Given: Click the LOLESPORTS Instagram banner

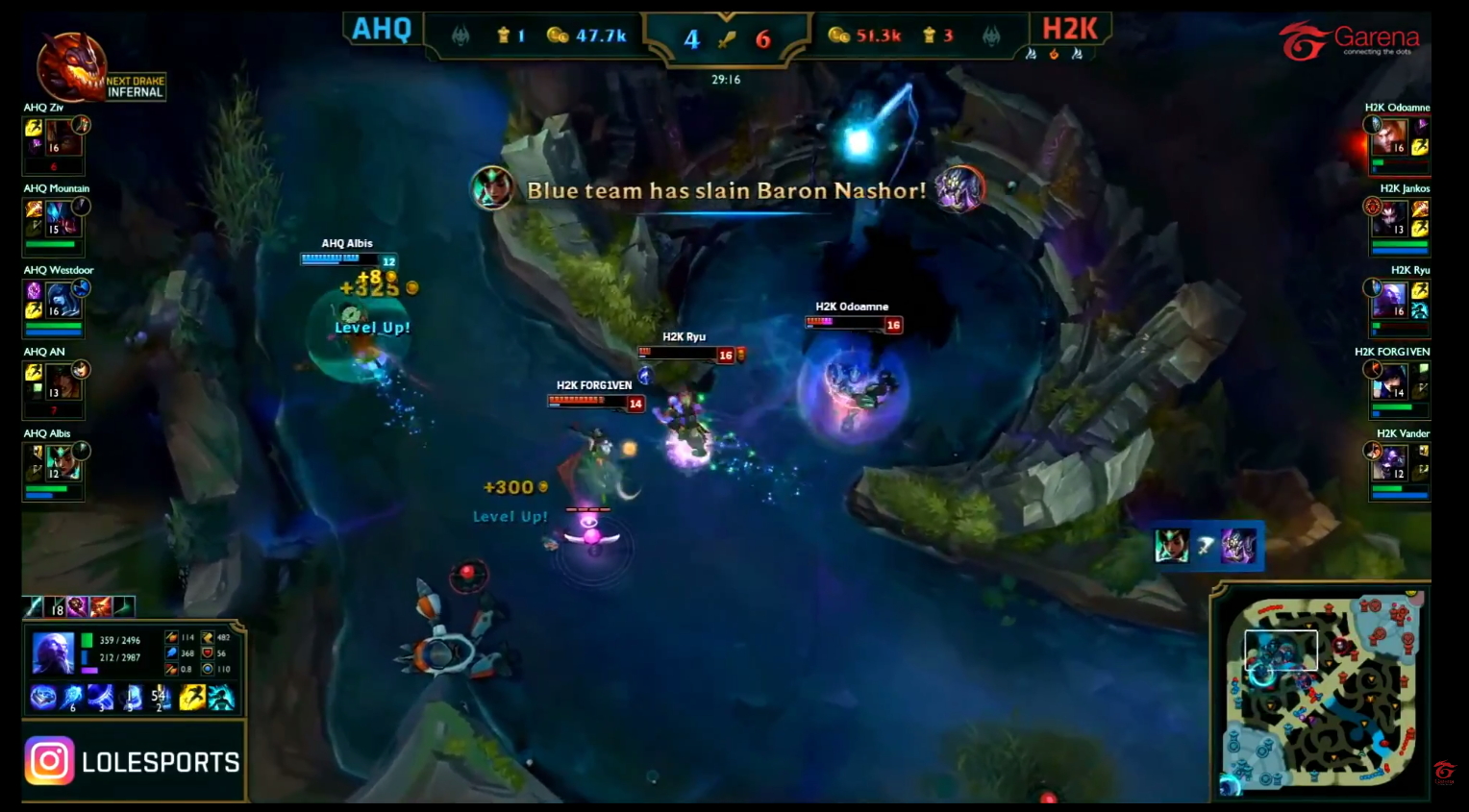Looking at the screenshot, I should click(133, 759).
